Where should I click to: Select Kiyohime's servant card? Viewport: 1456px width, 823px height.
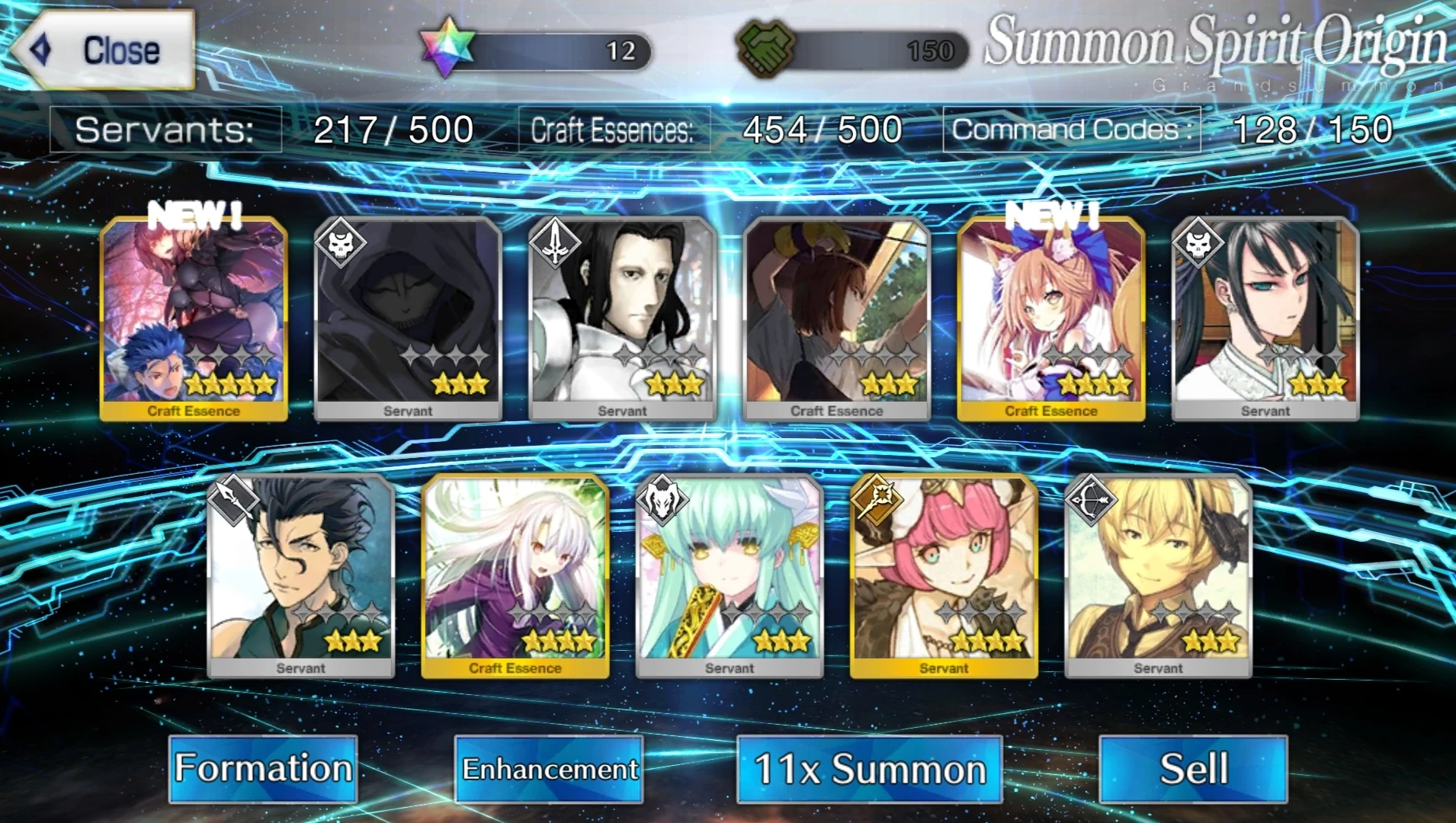732,575
